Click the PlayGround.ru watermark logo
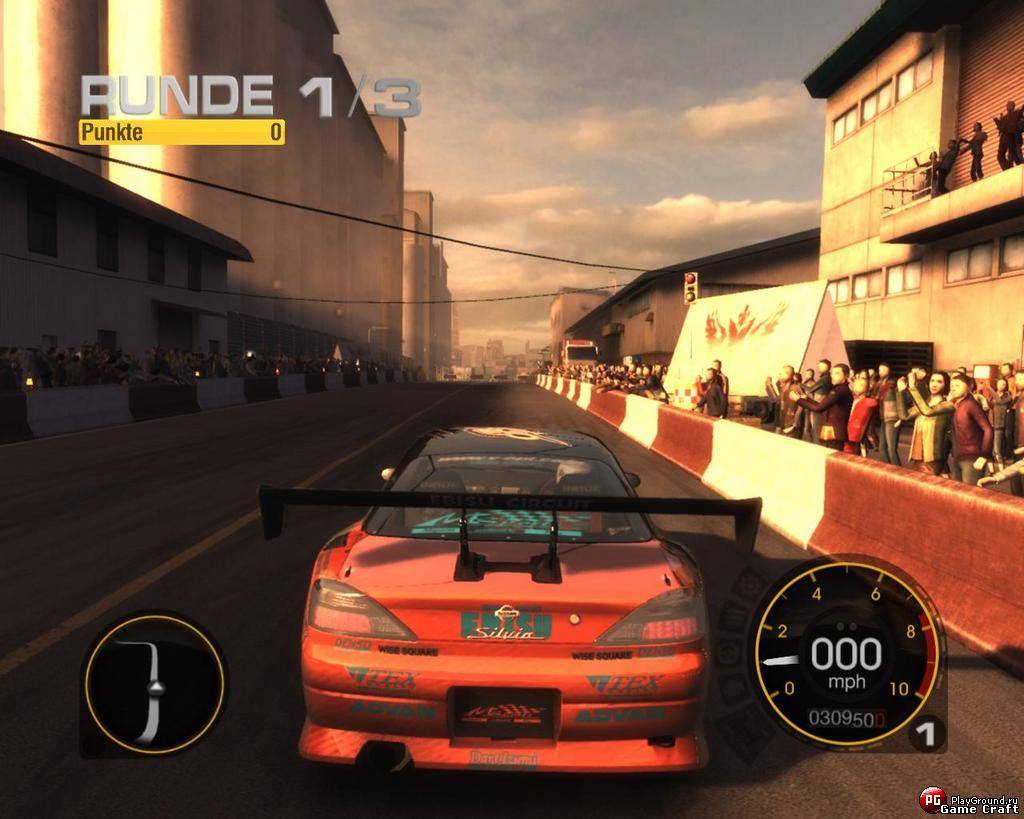This screenshot has height=819, width=1024. pyautogui.click(x=933, y=798)
